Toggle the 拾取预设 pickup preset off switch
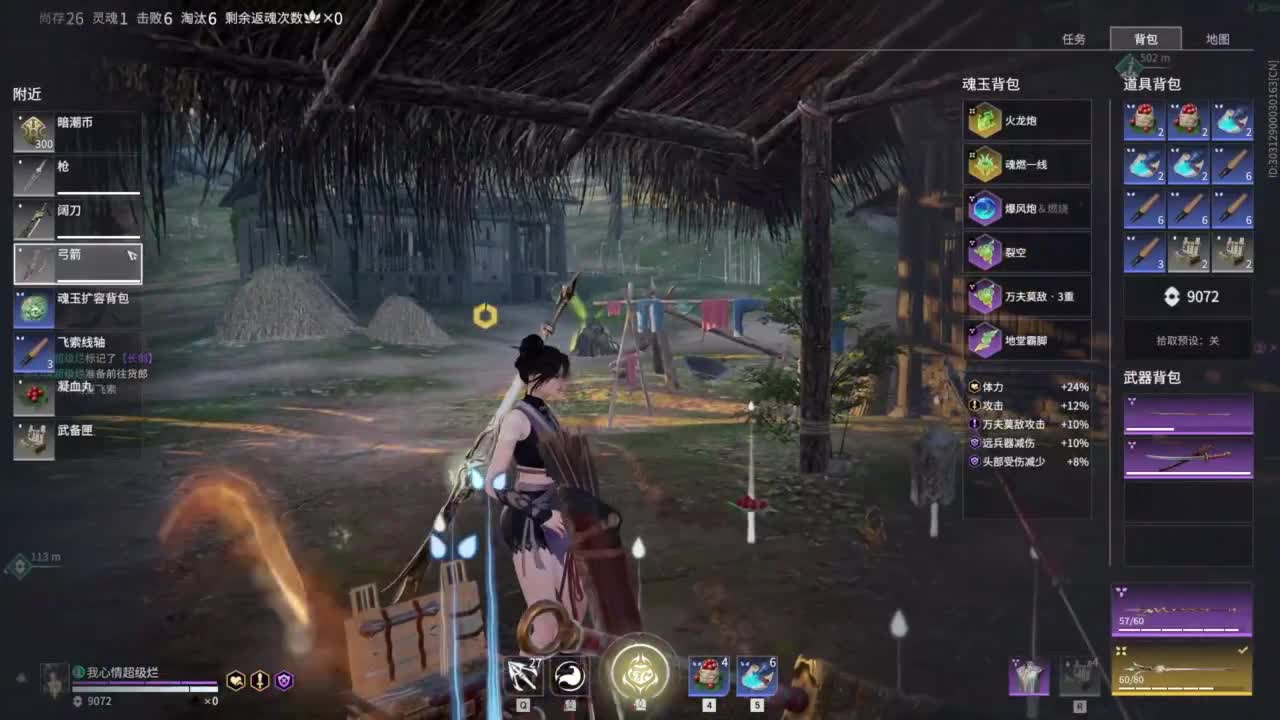The width and height of the screenshot is (1280, 720). (1187, 341)
